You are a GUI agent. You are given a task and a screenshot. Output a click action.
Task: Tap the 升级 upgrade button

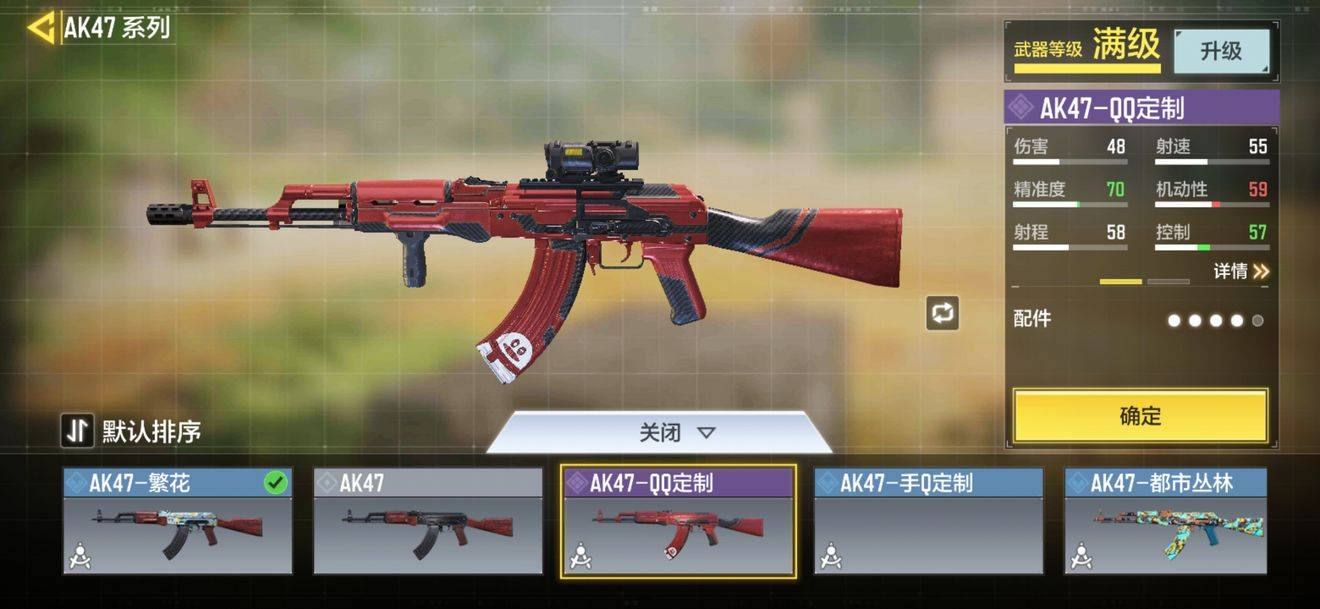[1221, 51]
